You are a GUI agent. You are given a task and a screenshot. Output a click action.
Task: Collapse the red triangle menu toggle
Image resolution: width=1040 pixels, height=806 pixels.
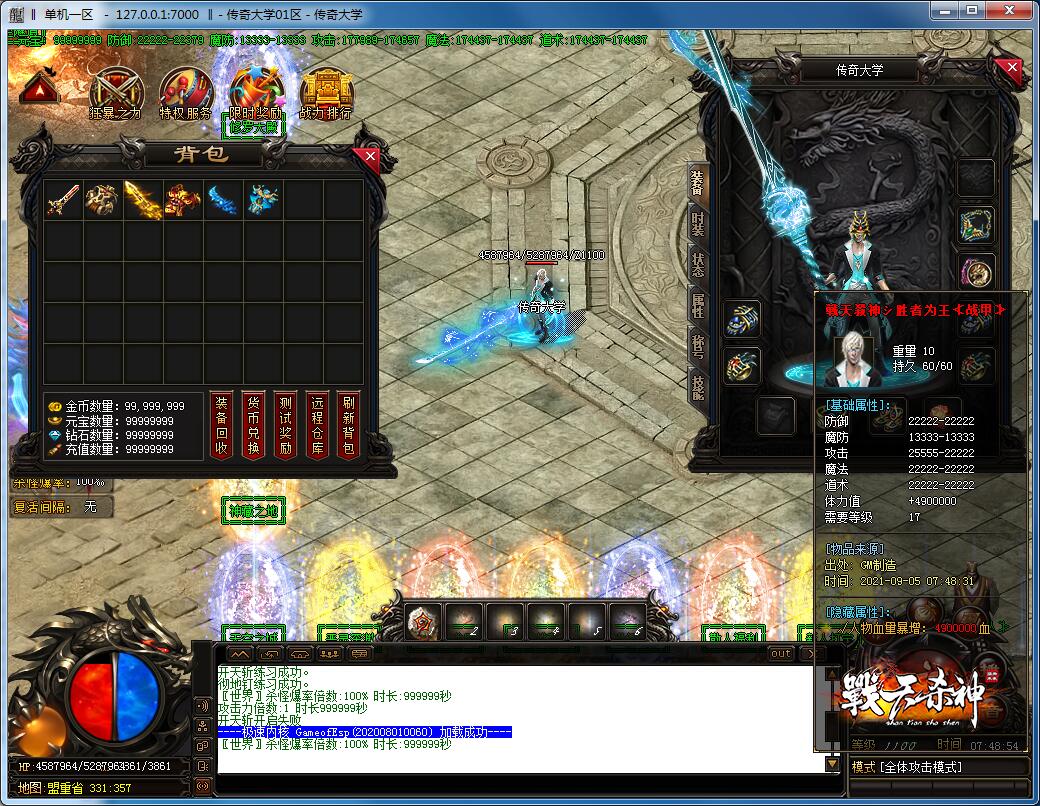tap(38, 89)
